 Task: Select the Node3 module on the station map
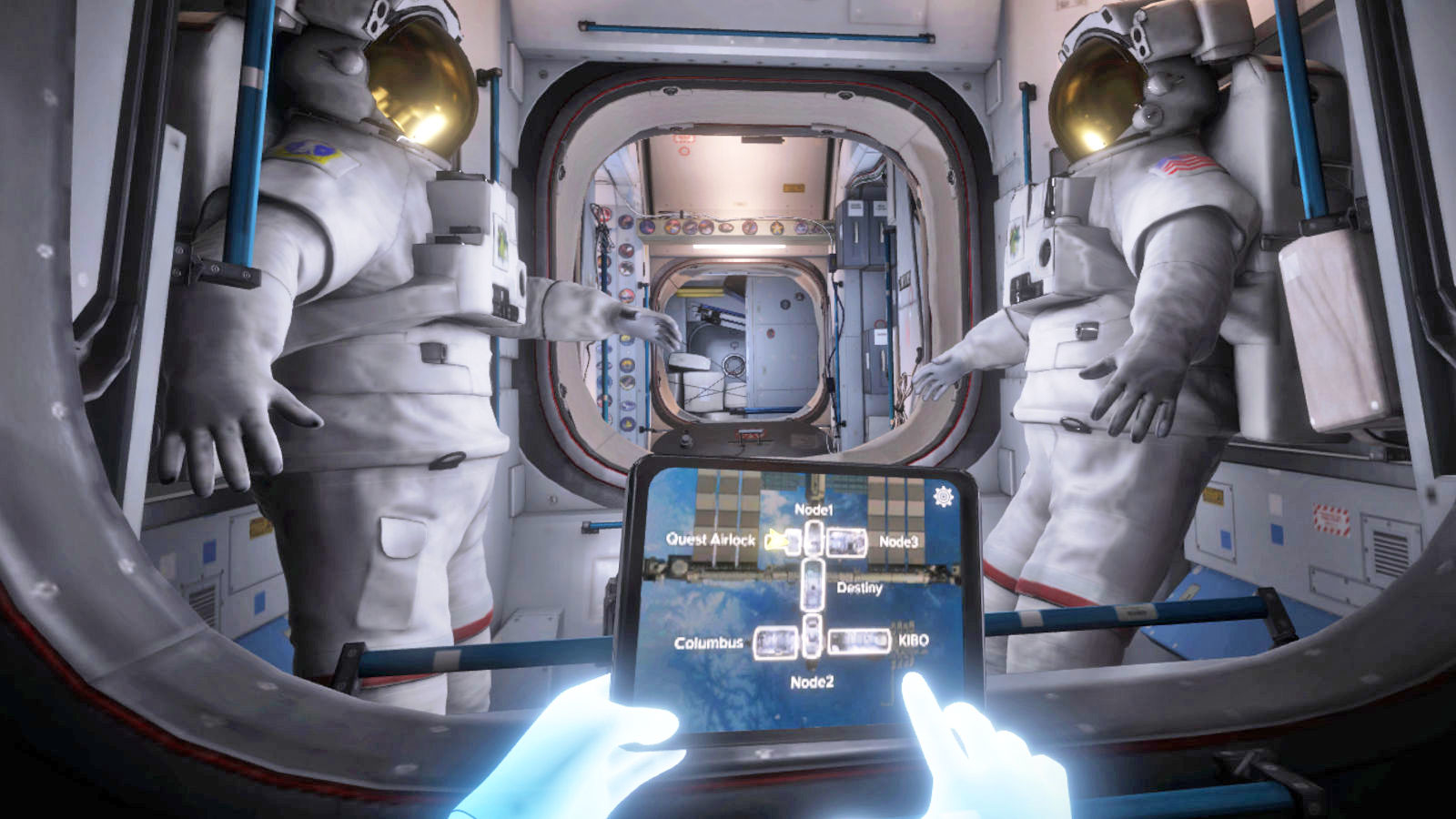(846, 541)
